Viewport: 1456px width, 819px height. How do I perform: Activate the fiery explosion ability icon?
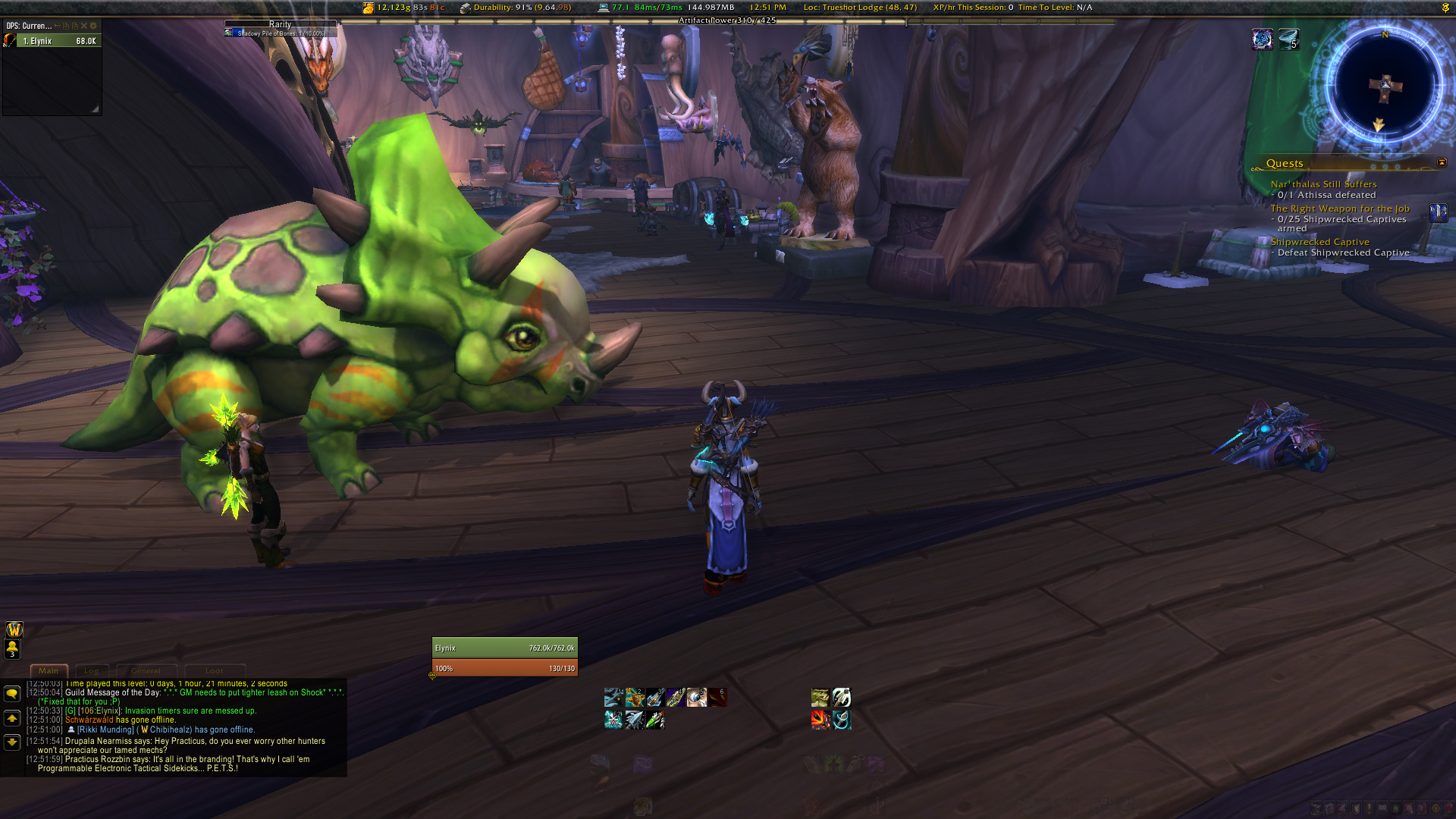click(820, 720)
